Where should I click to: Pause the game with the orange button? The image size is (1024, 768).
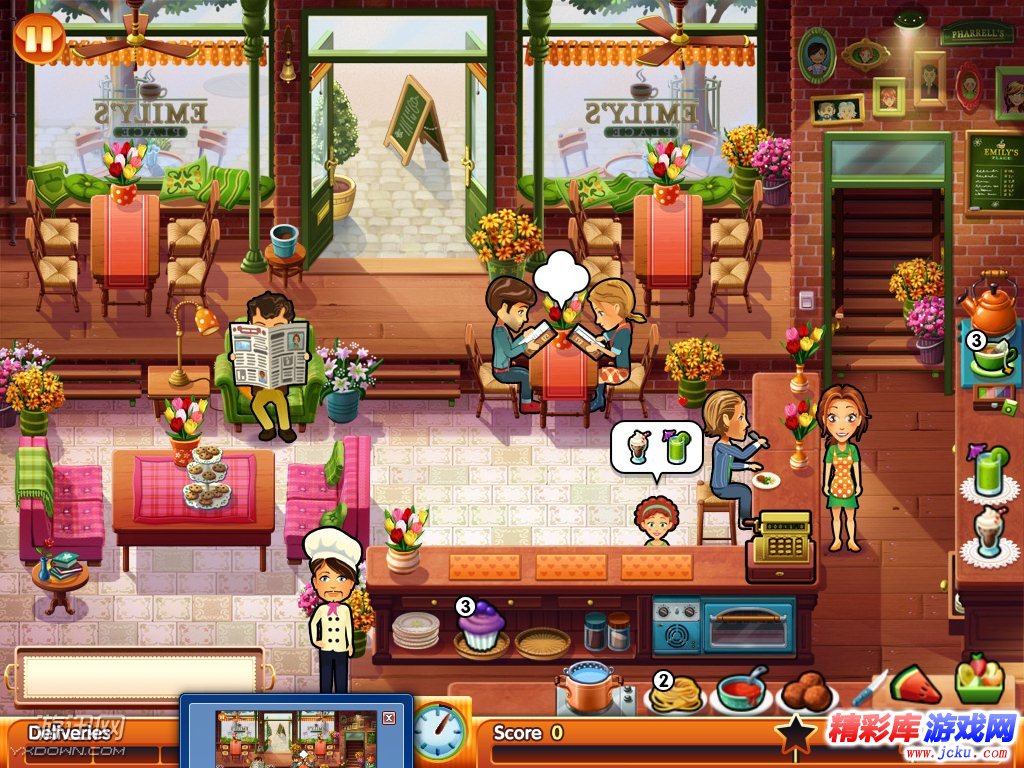[39, 39]
